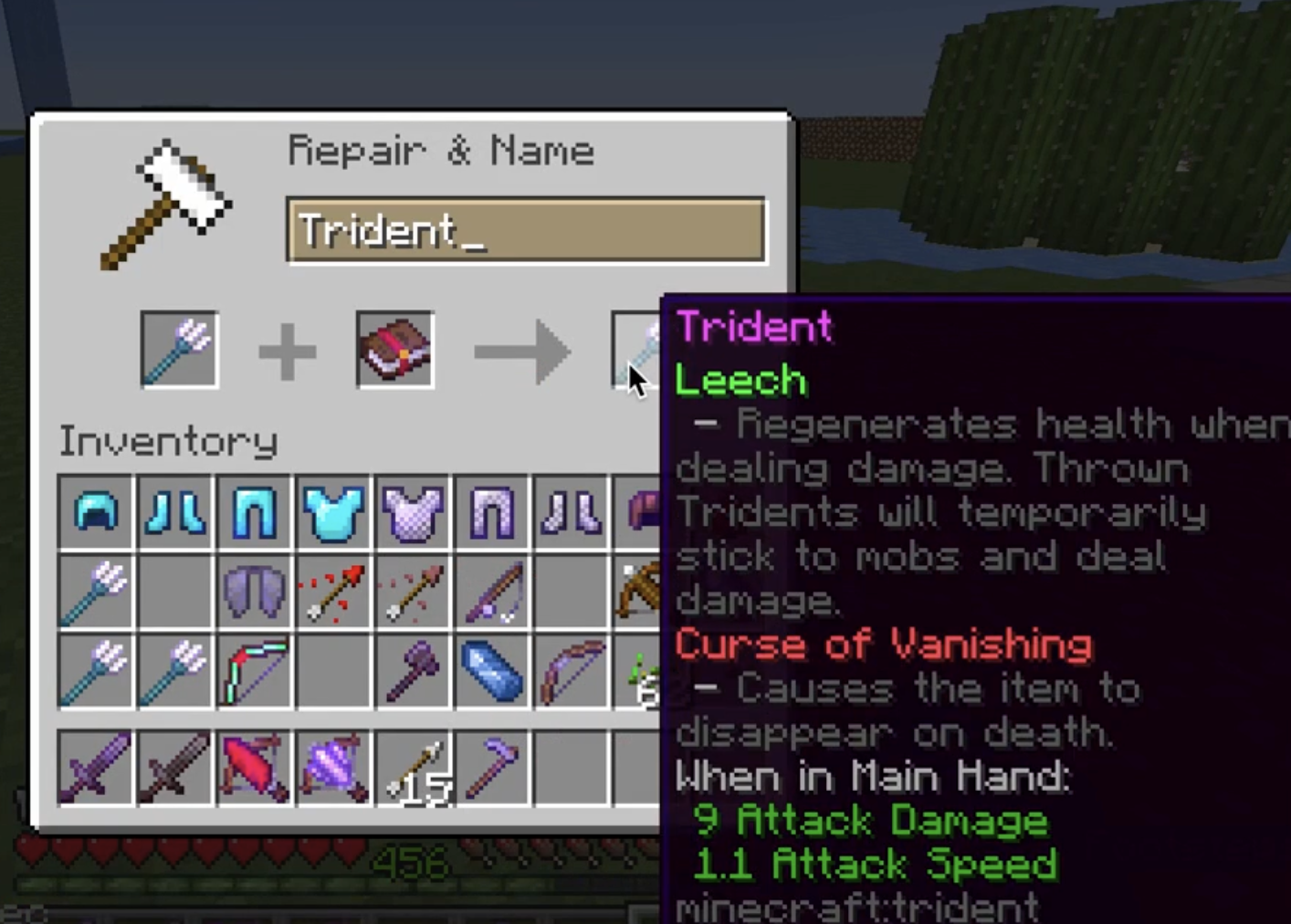Take the Trident from the anvil output slot
This screenshot has height=924, width=1291.
(x=635, y=352)
